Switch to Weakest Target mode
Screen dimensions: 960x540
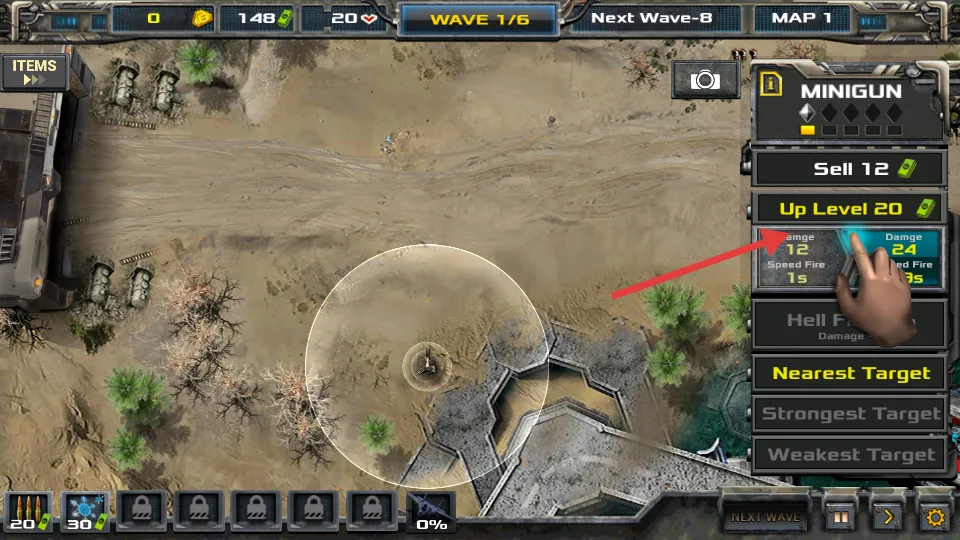click(x=849, y=455)
